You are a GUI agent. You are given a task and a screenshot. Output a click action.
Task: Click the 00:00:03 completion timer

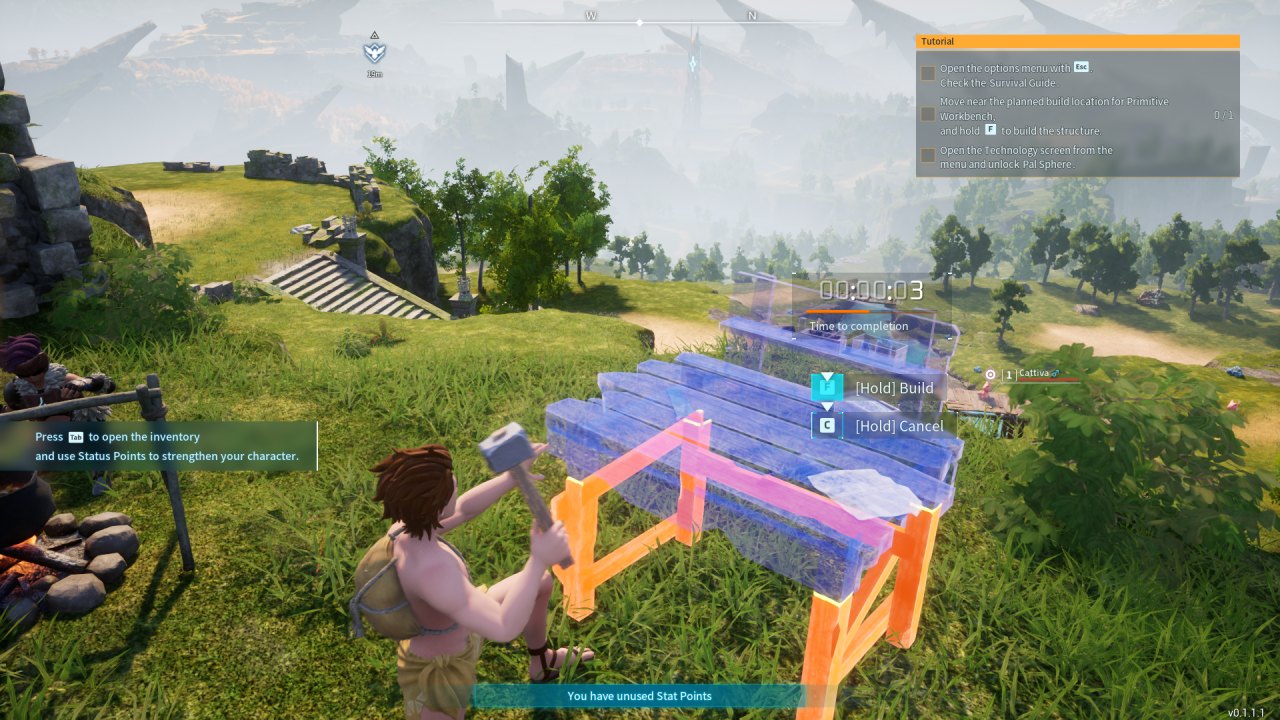point(869,290)
